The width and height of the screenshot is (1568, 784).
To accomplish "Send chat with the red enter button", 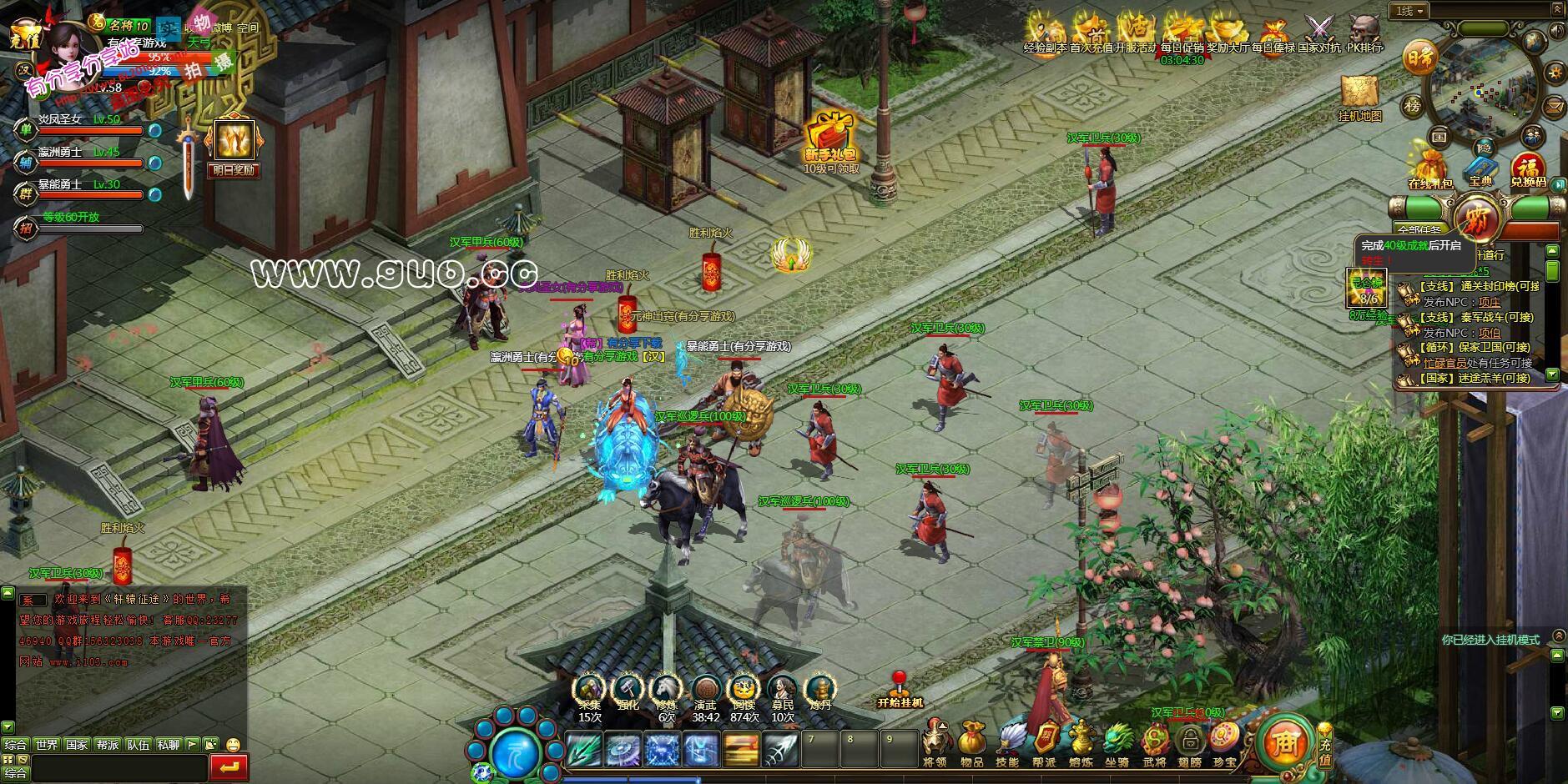I will [x=229, y=766].
